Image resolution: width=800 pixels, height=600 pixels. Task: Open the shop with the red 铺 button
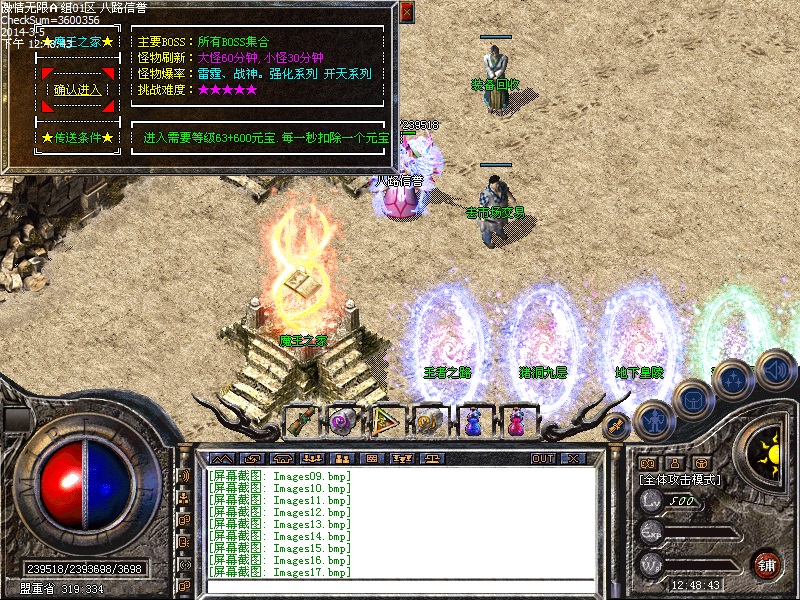pyautogui.click(x=767, y=564)
